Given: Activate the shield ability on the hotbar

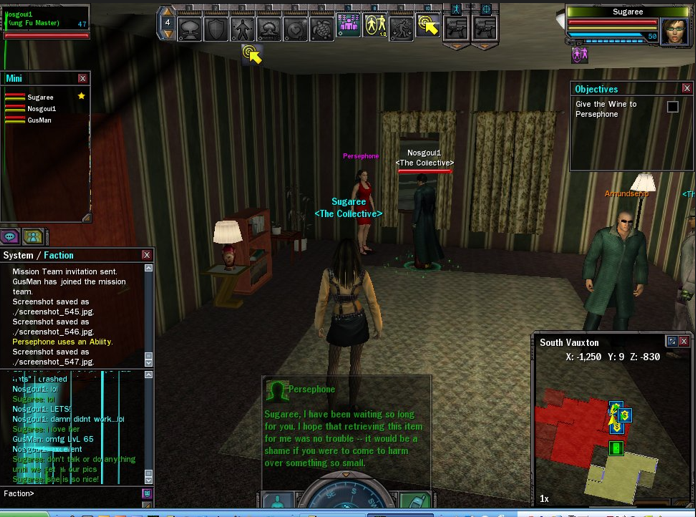Looking at the screenshot, I should (216, 29).
